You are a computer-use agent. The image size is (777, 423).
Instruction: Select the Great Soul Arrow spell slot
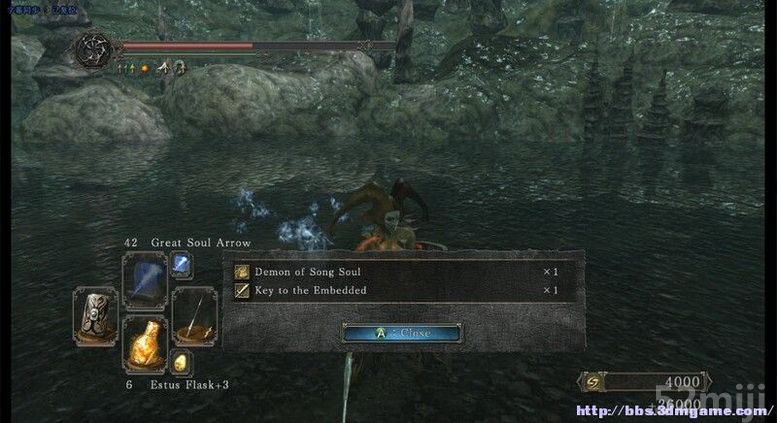pyautogui.click(x=144, y=281)
